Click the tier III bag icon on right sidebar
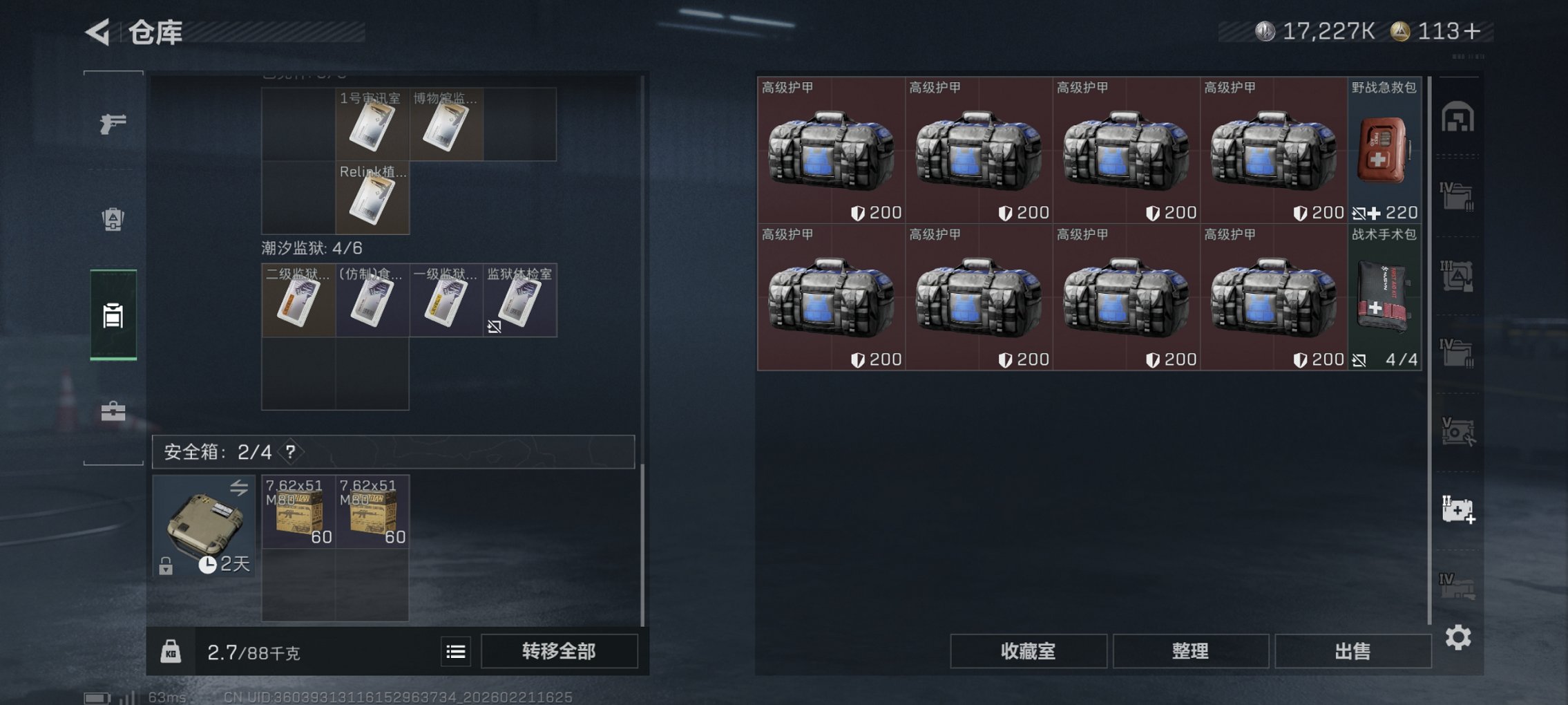The width and height of the screenshot is (1568, 705). [1458, 275]
